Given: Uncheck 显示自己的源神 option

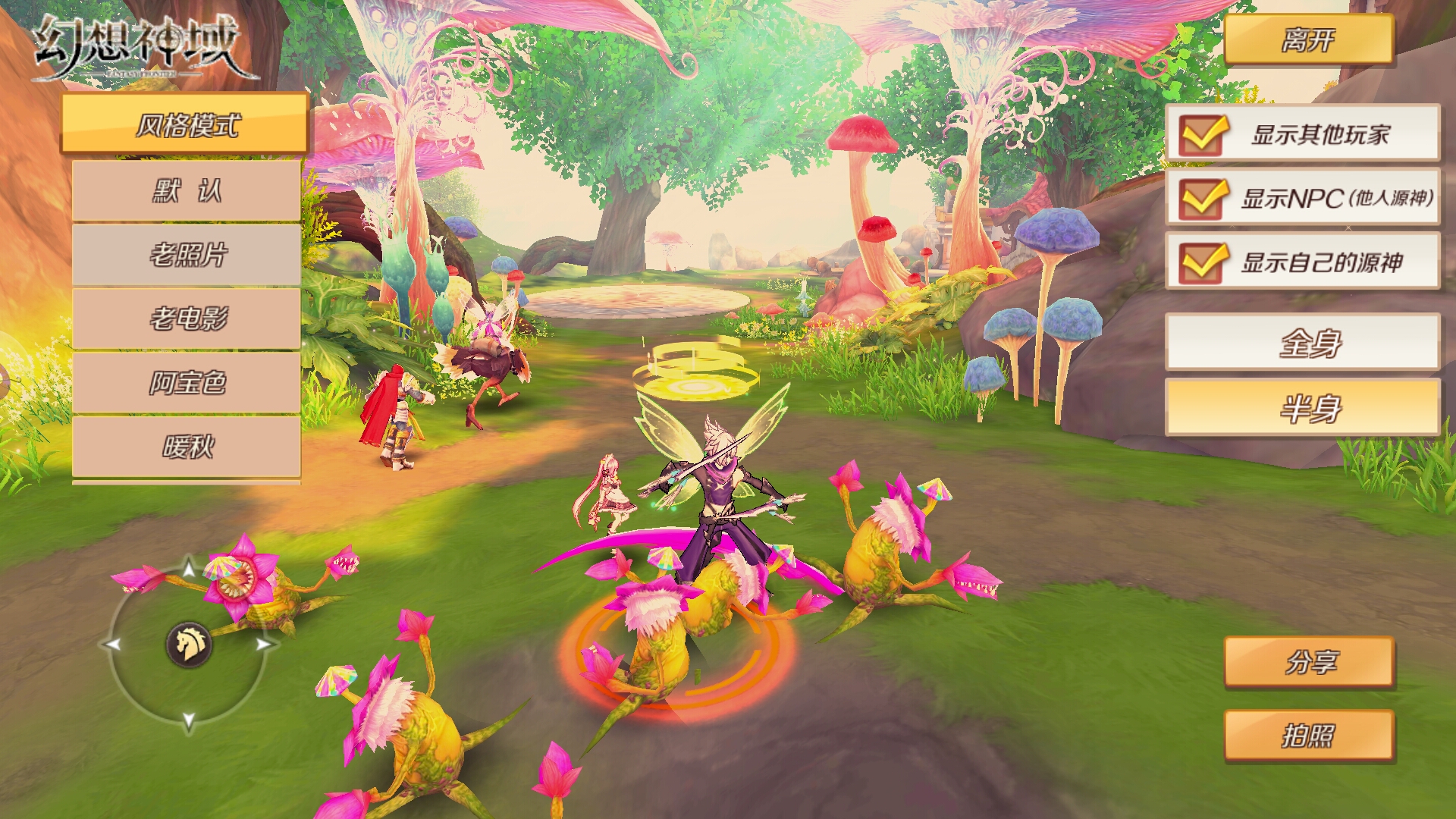Looking at the screenshot, I should point(1201,262).
